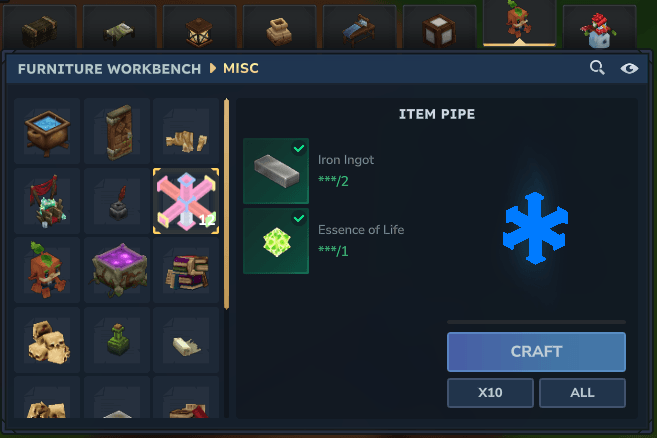
Task: Pick the orange sprout creature recipe
Action: click(x=47, y=270)
